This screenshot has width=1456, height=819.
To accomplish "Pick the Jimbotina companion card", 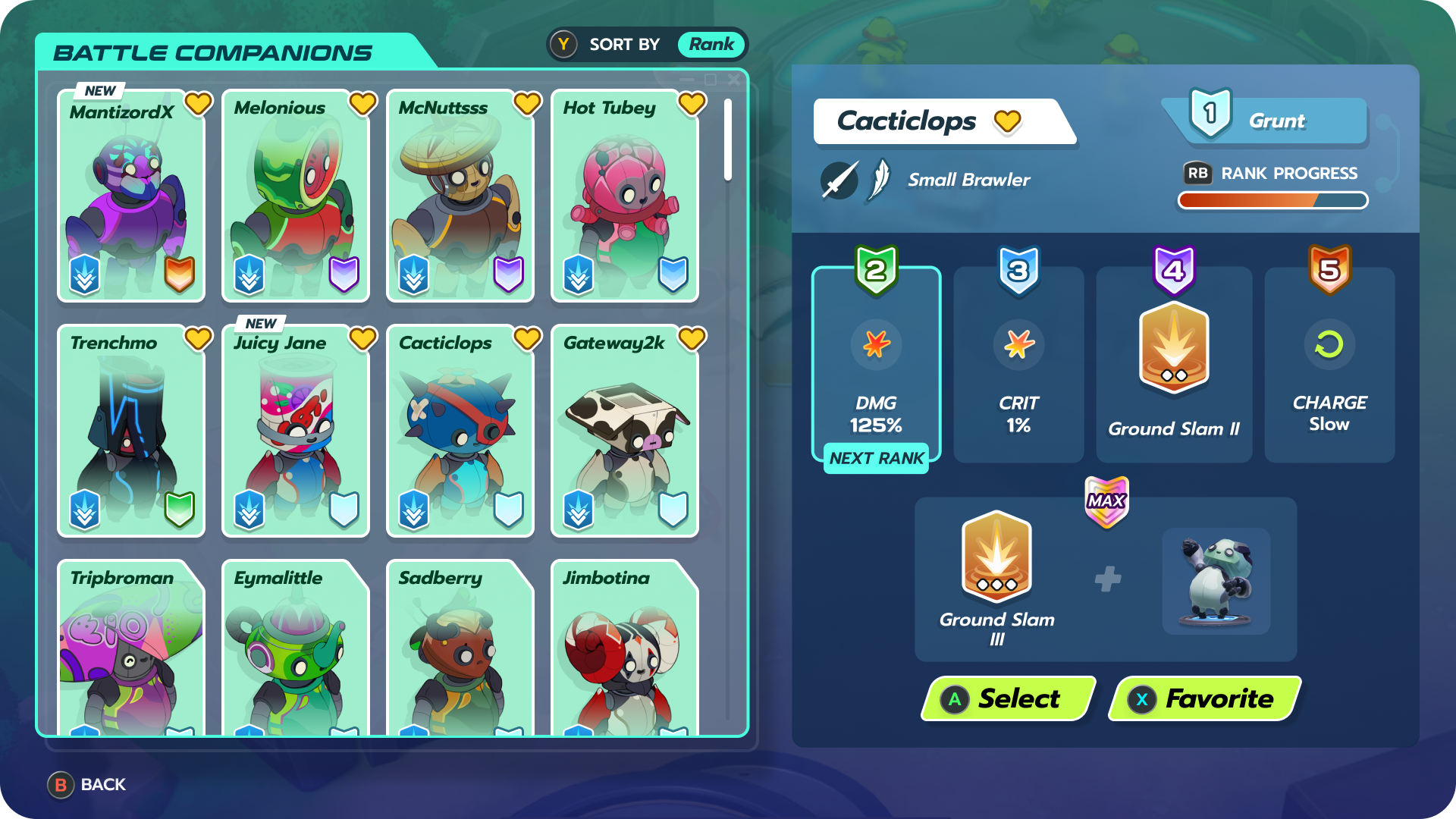I will [x=625, y=648].
